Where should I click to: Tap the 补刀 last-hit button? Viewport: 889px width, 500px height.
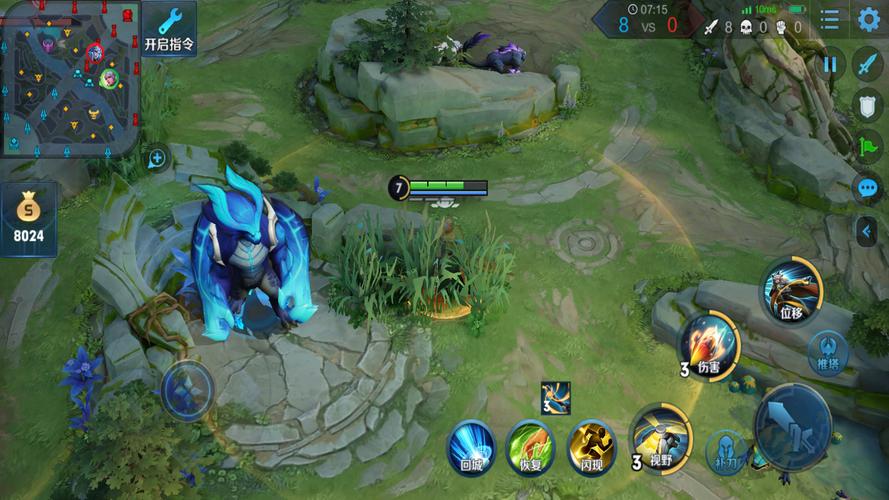(727, 451)
